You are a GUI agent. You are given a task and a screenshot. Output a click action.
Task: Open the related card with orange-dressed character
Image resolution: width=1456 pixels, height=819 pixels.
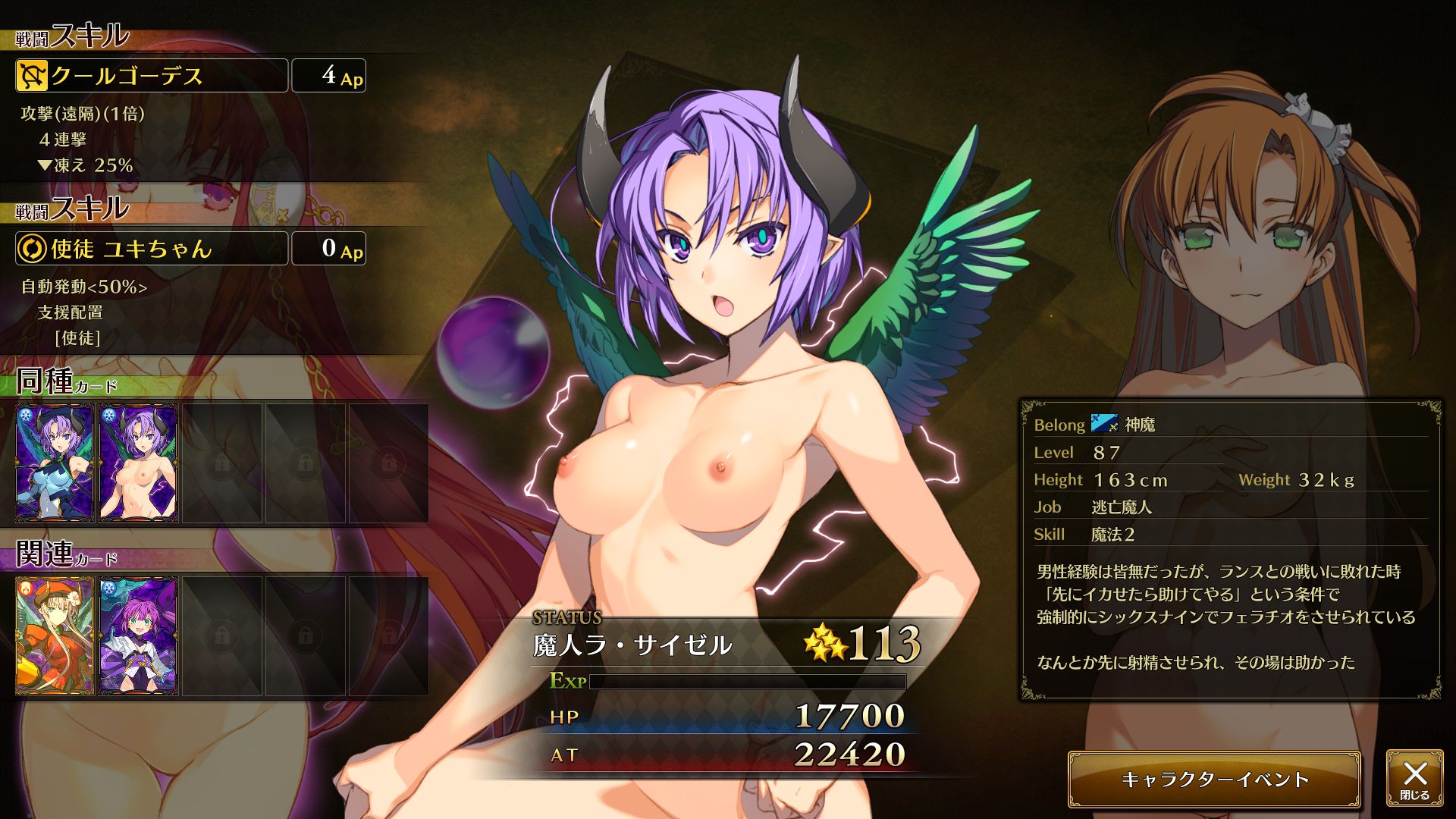click(55, 636)
